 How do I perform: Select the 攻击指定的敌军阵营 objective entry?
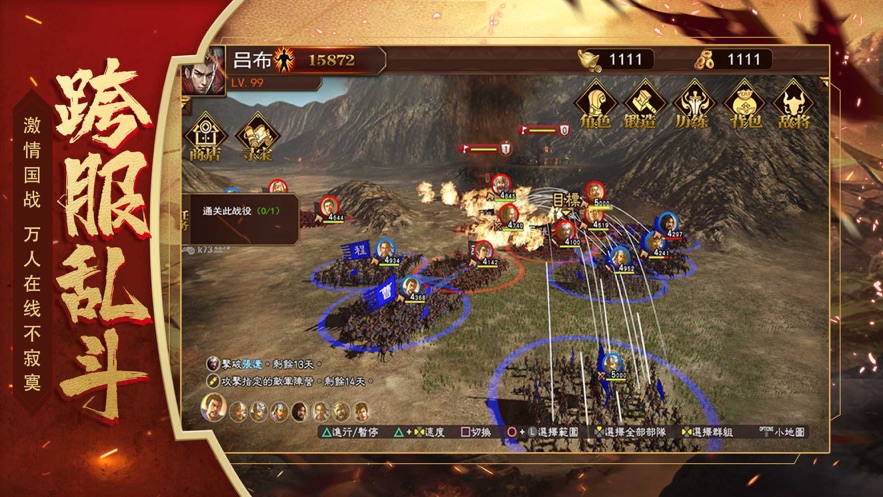(x=285, y=382)
